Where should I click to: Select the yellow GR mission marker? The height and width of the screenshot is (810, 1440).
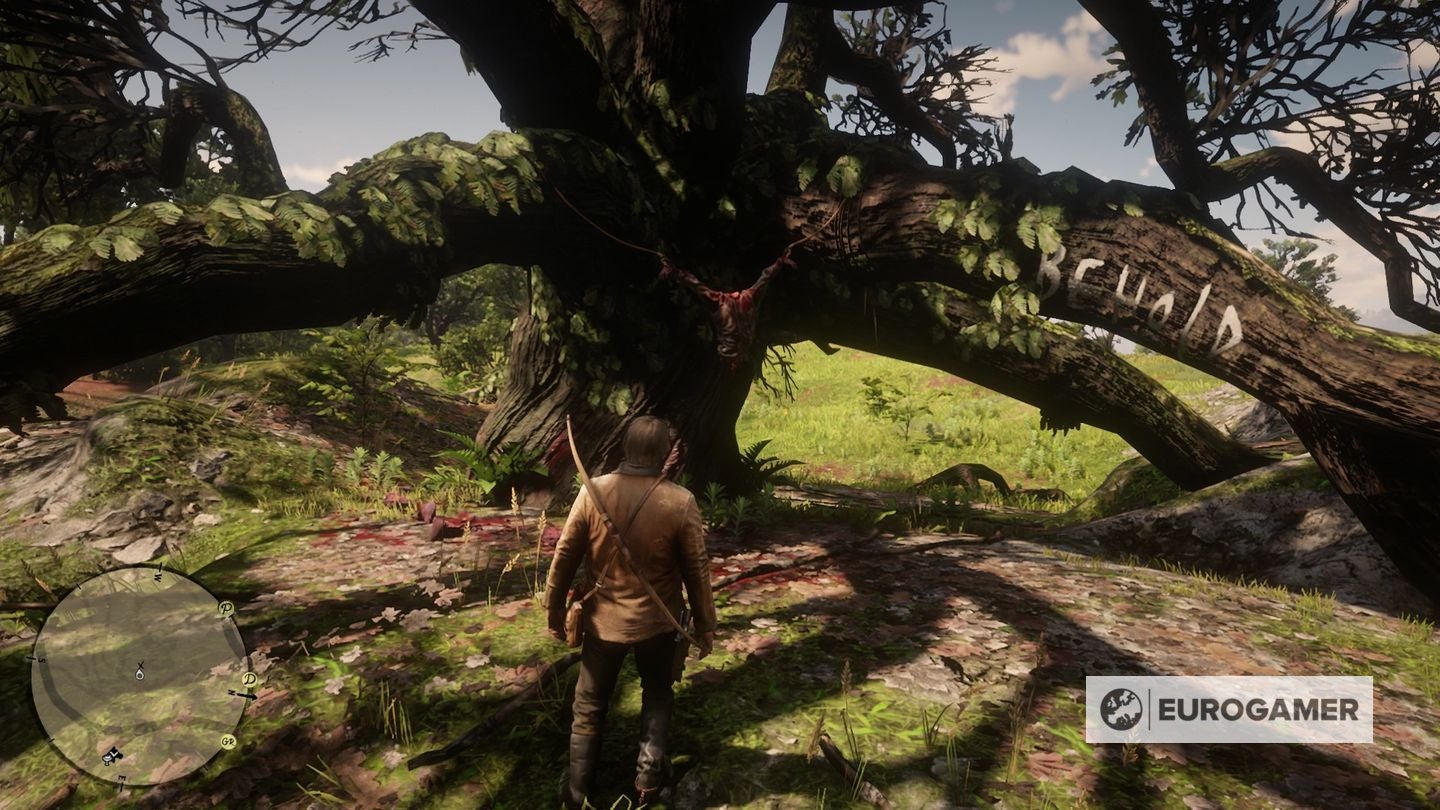(228, 741)
